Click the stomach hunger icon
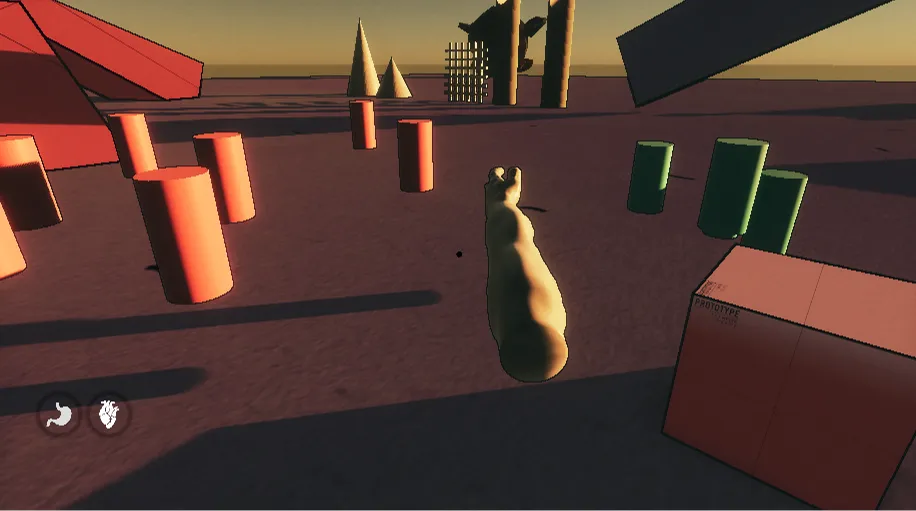Screen dimensions: 916x511 click(60, 413)
